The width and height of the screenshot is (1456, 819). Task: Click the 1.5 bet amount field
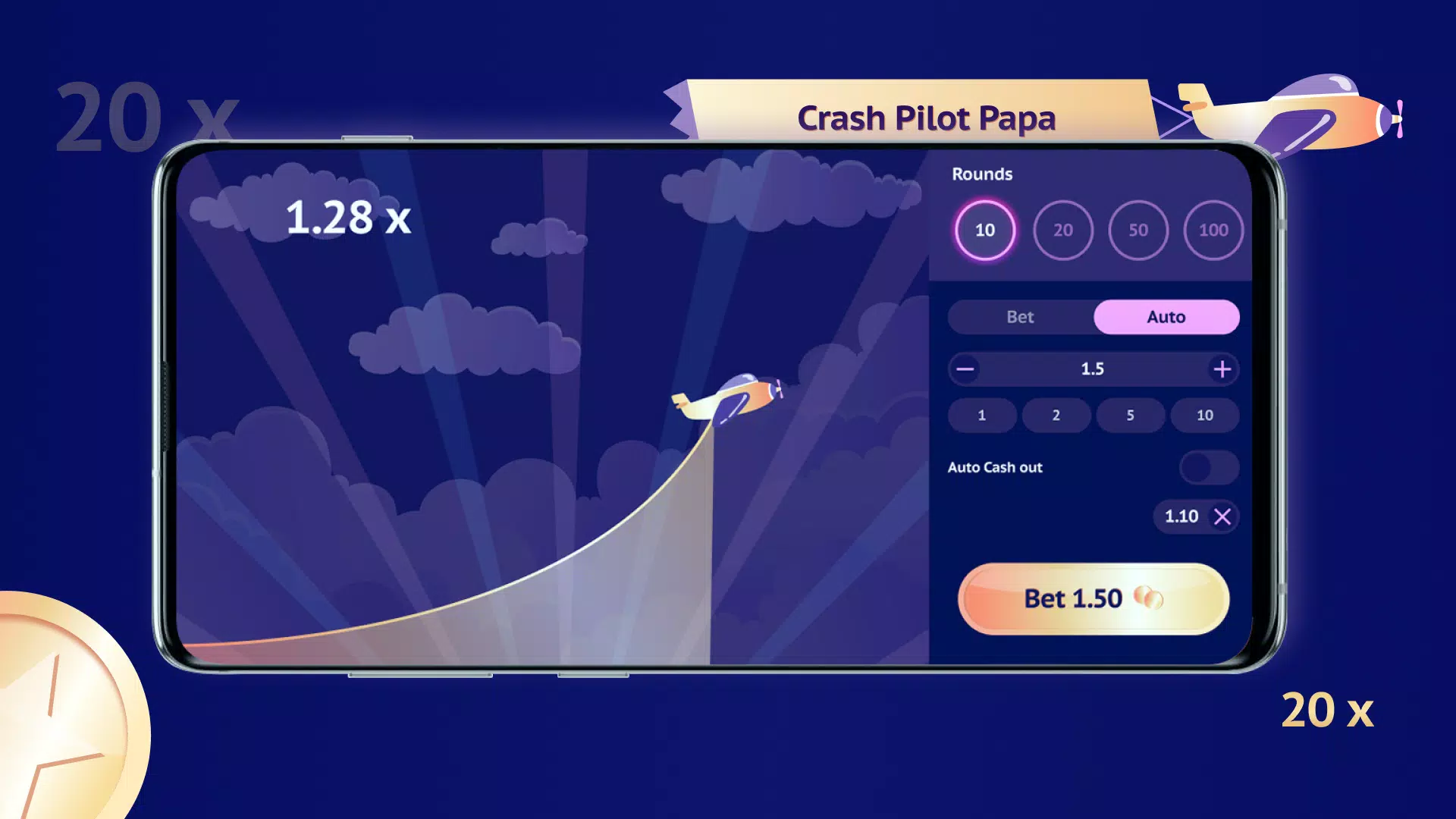pos(1094,369)
